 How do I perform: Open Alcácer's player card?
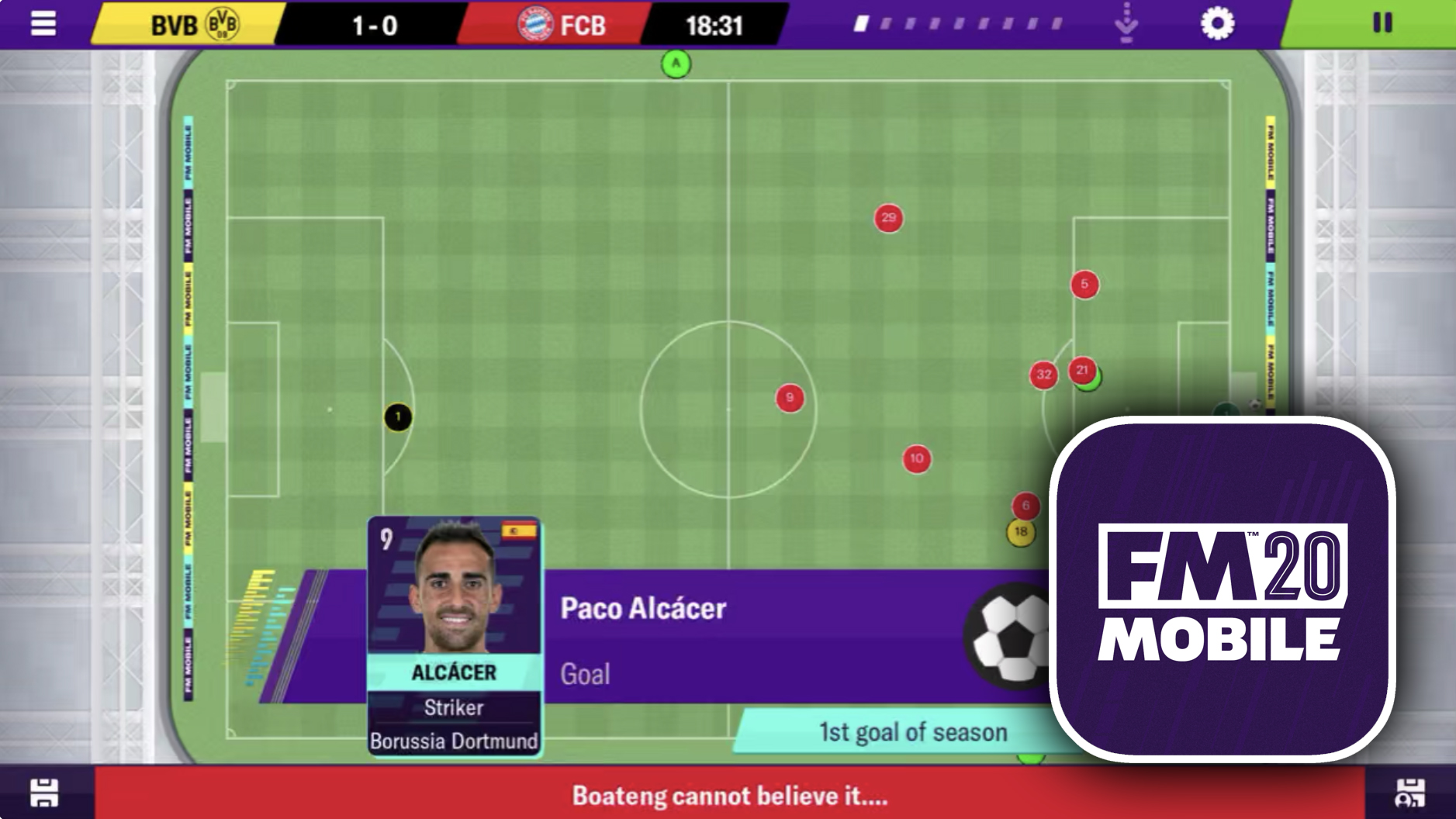[454, 635]
